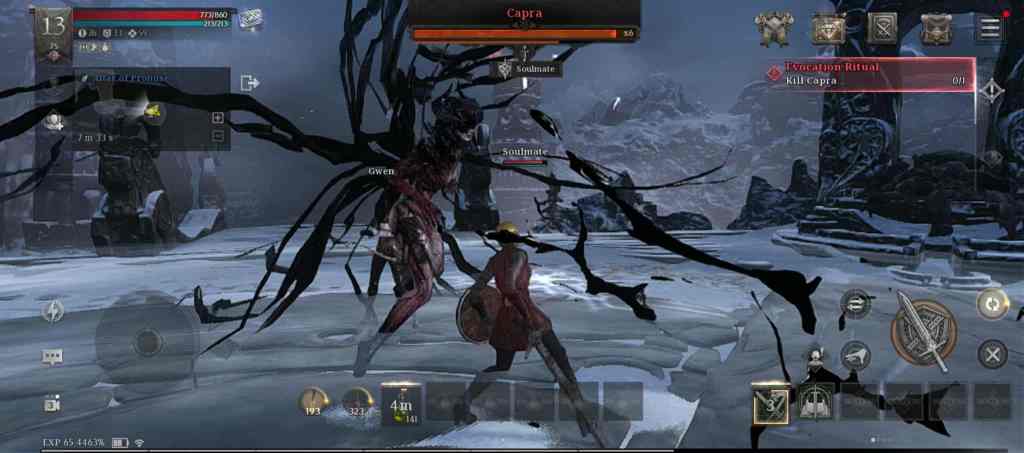Viewport: 1024px width, 453px height.
Task: Use the potion slot showing 141
Action: click(x=402, y=402)
